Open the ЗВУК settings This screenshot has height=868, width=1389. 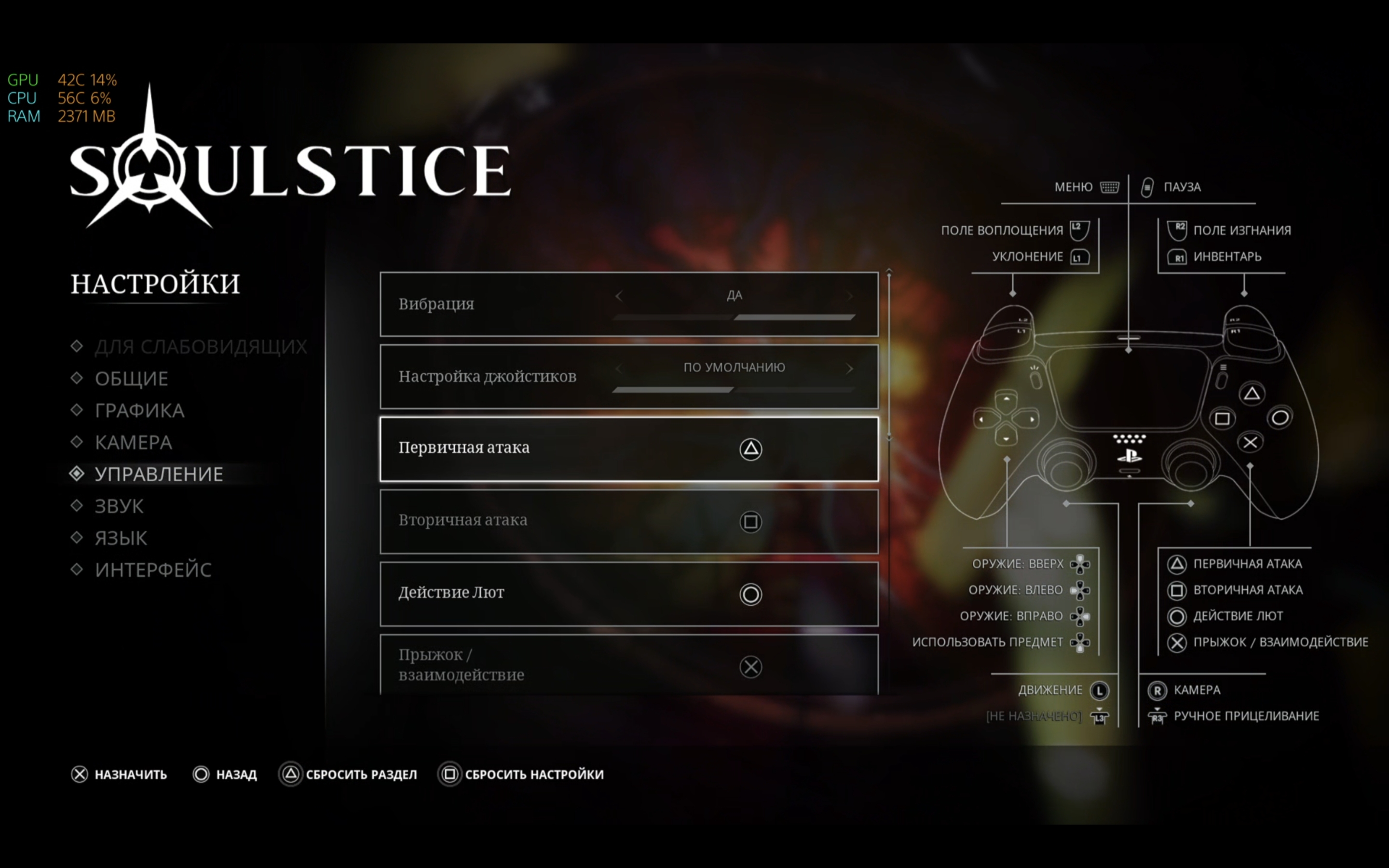[x=119, y=506]
